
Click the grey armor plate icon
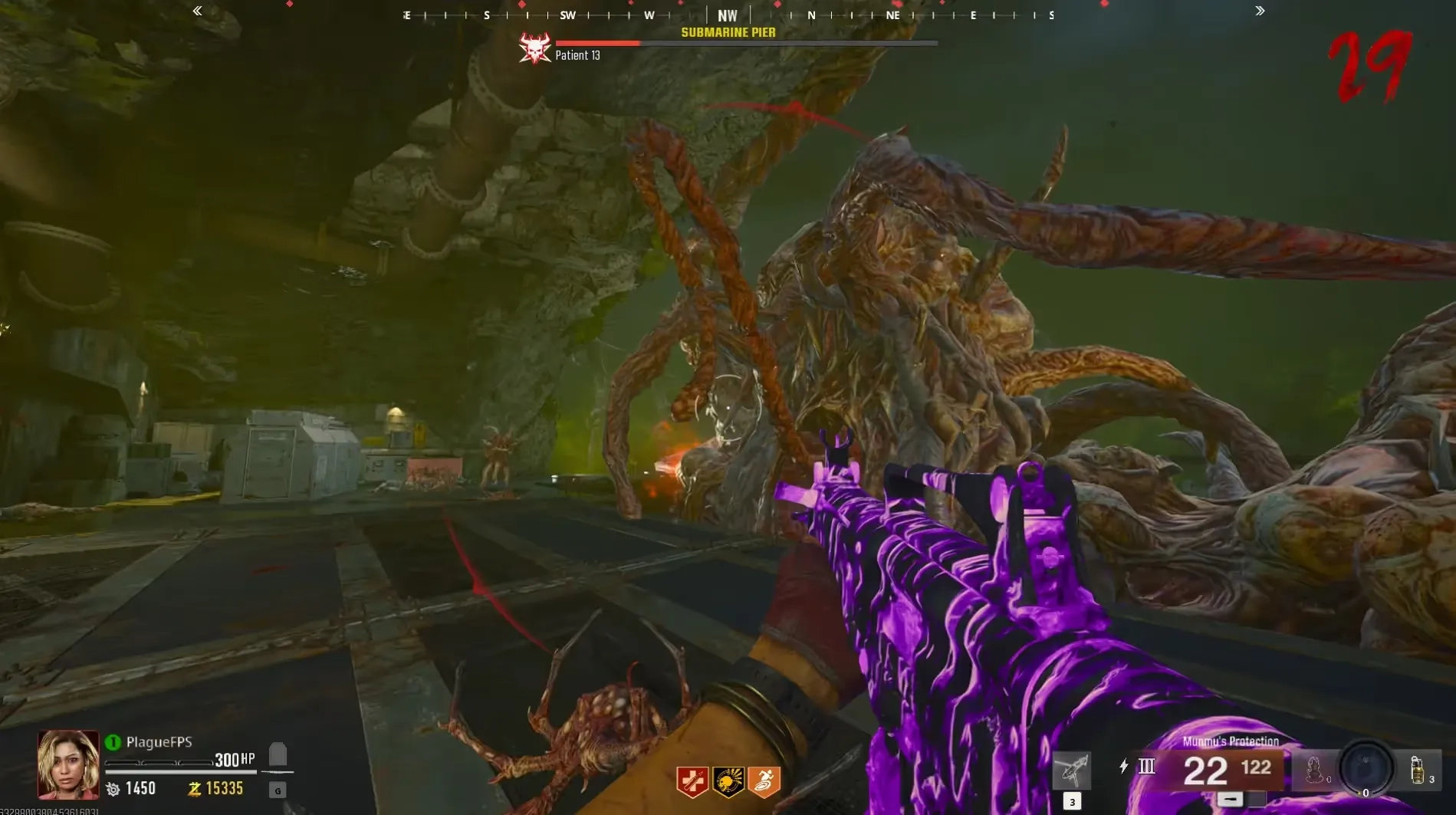pos(278,754)
